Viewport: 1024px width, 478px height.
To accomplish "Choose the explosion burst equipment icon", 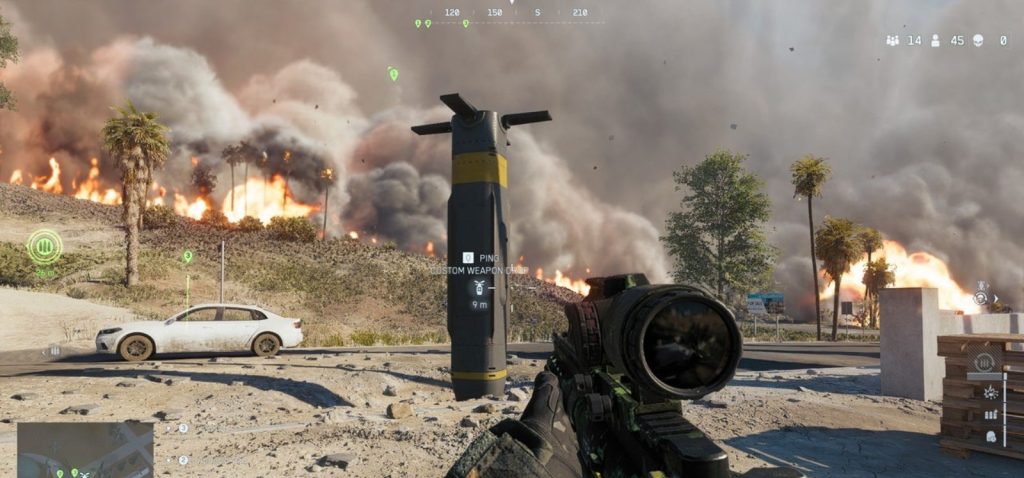I will coord(990,391).
